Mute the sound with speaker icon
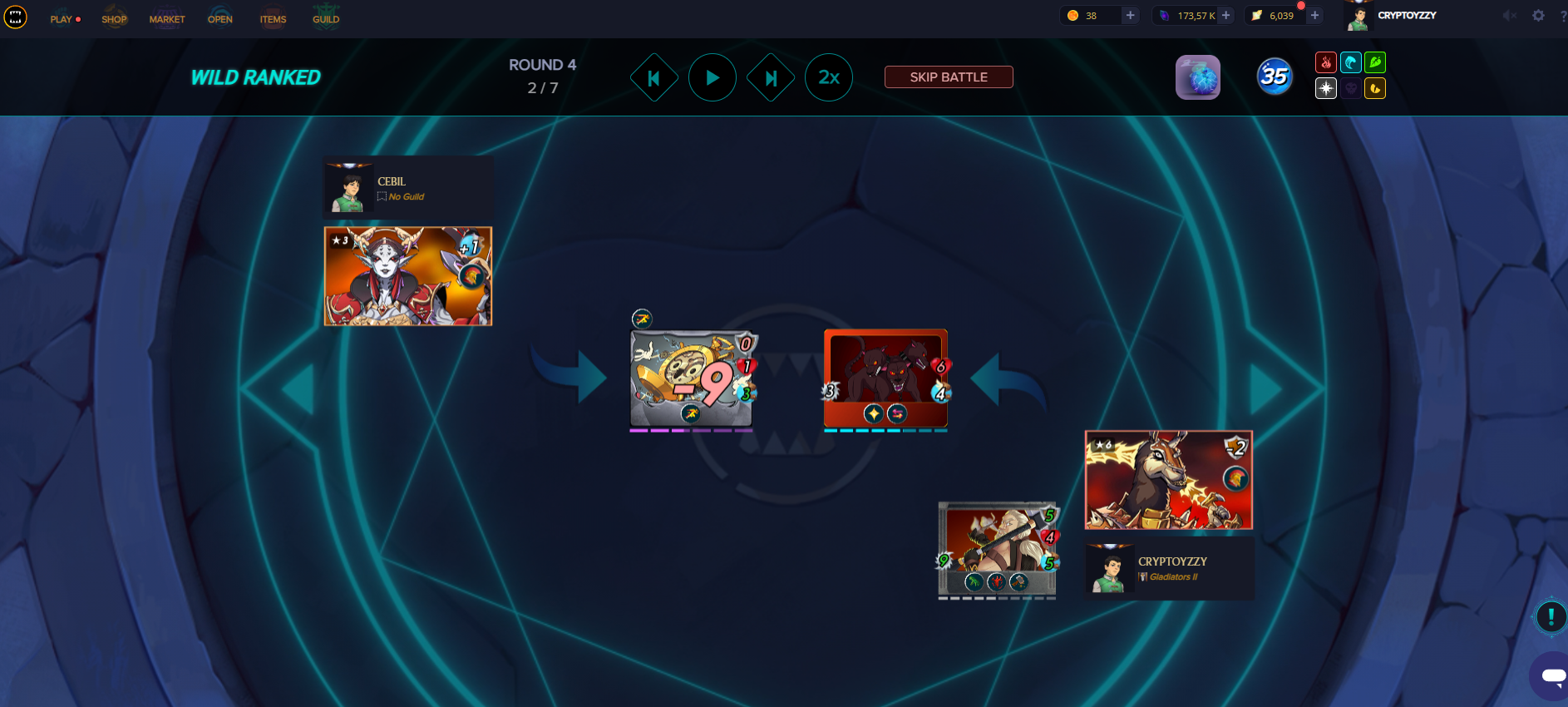 1510,16
